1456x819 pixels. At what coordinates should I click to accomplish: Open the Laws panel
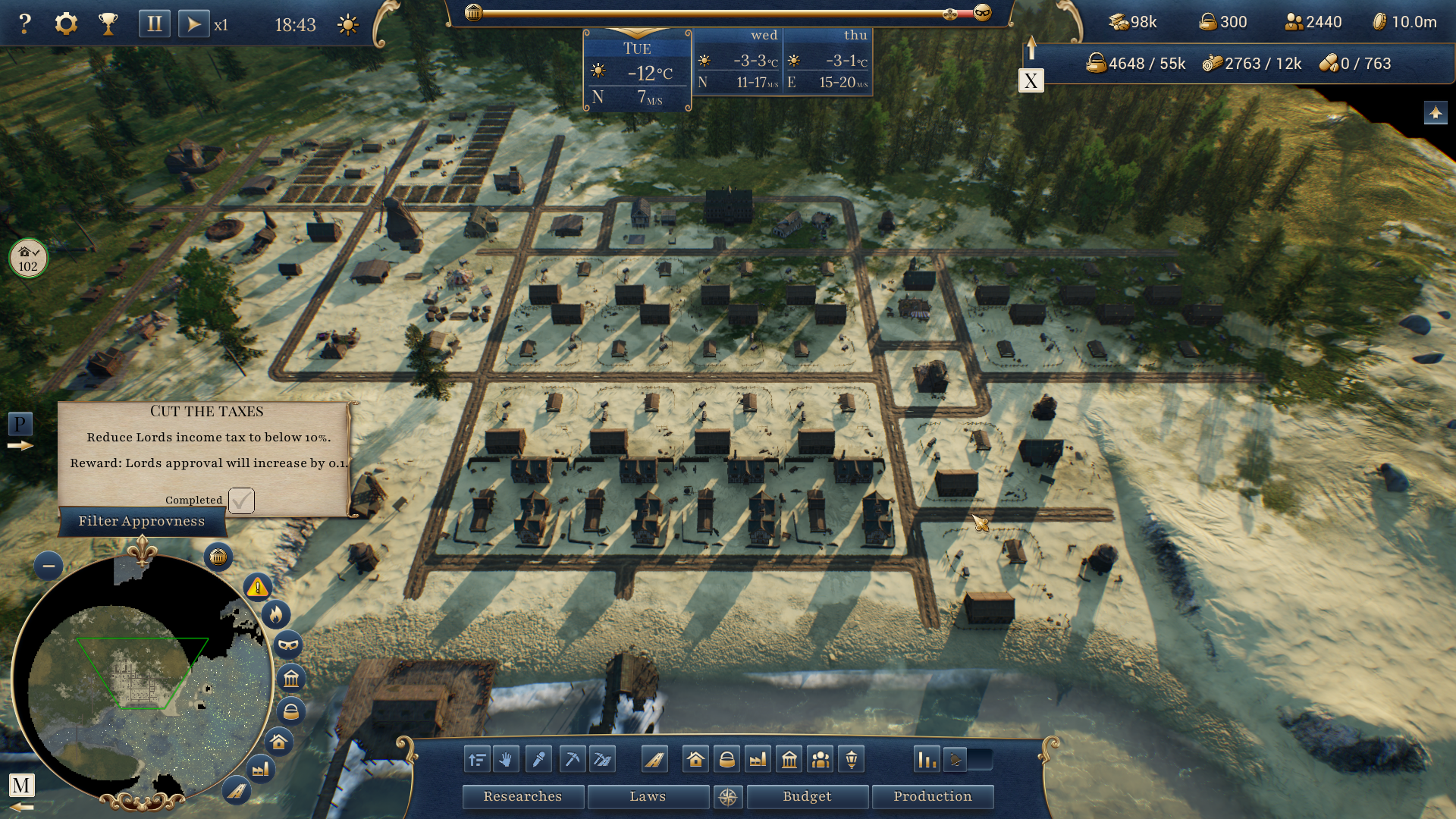coord(648,796)
